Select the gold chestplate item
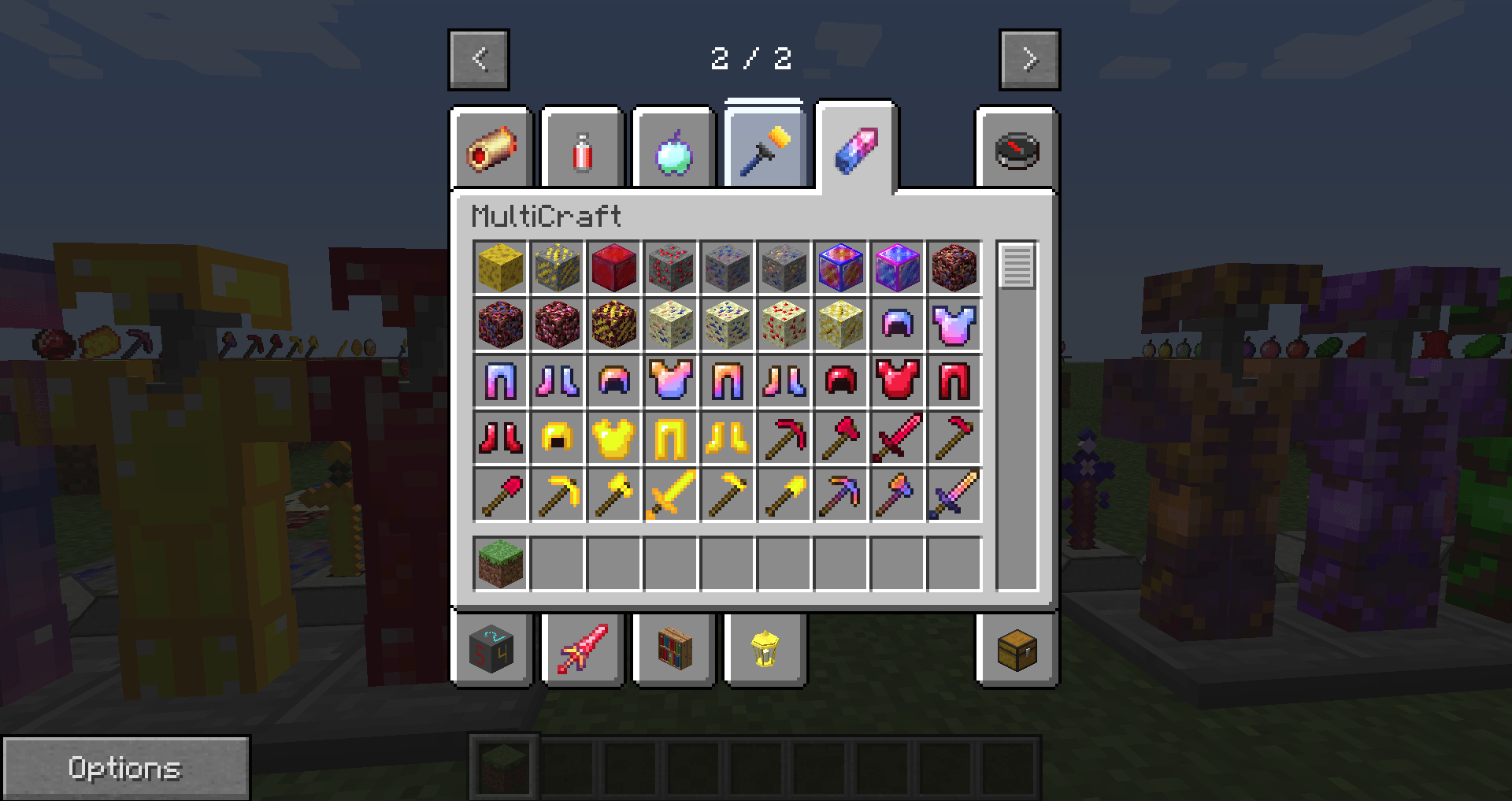The height and width of the screenshot is (801, 1512). tap(614, 439)
